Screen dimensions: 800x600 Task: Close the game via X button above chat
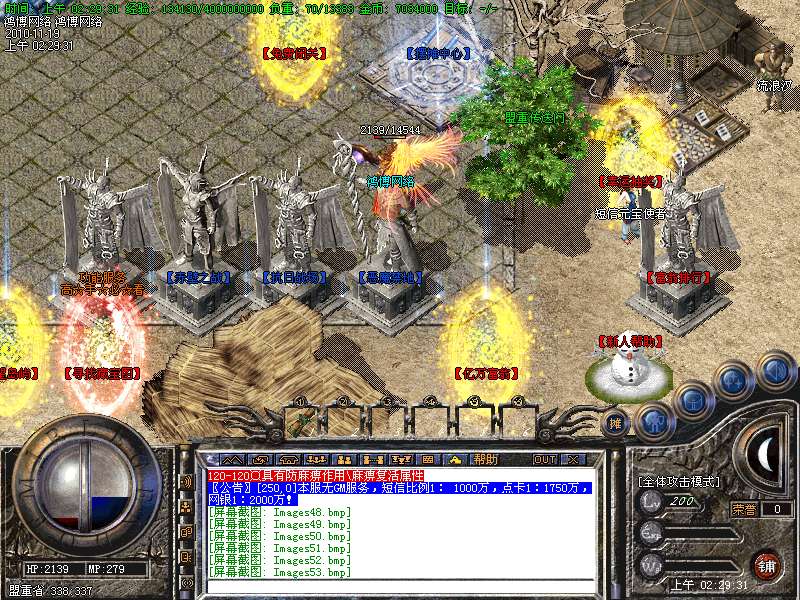point(573,459)
